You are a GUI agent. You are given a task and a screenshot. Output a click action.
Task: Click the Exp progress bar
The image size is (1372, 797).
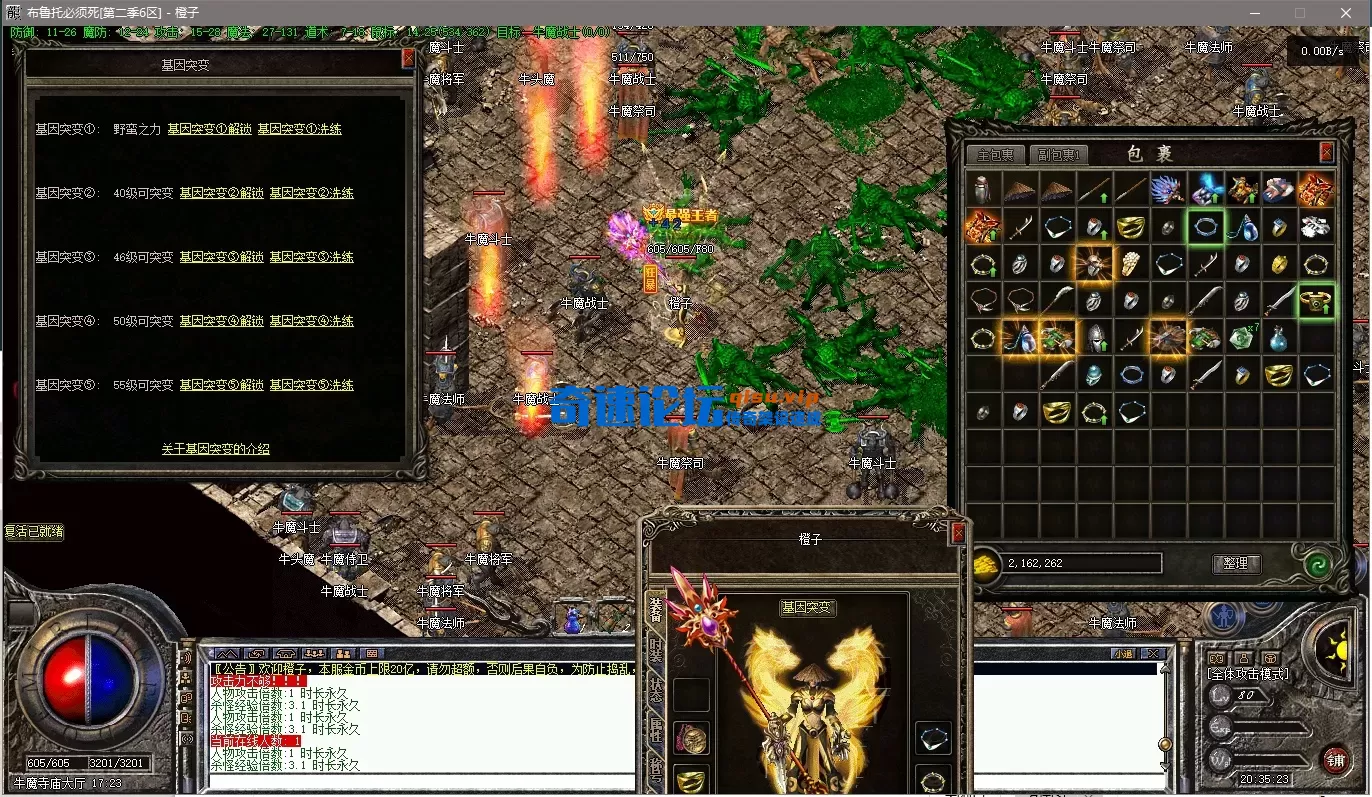coord(1269,726)
